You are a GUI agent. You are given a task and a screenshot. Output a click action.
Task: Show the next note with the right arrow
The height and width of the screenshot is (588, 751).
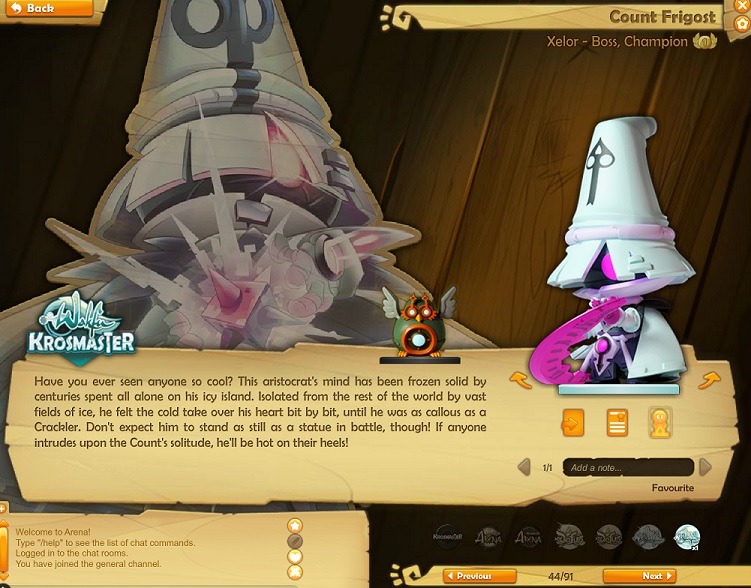pyautogui.click(x=705, y=467)
